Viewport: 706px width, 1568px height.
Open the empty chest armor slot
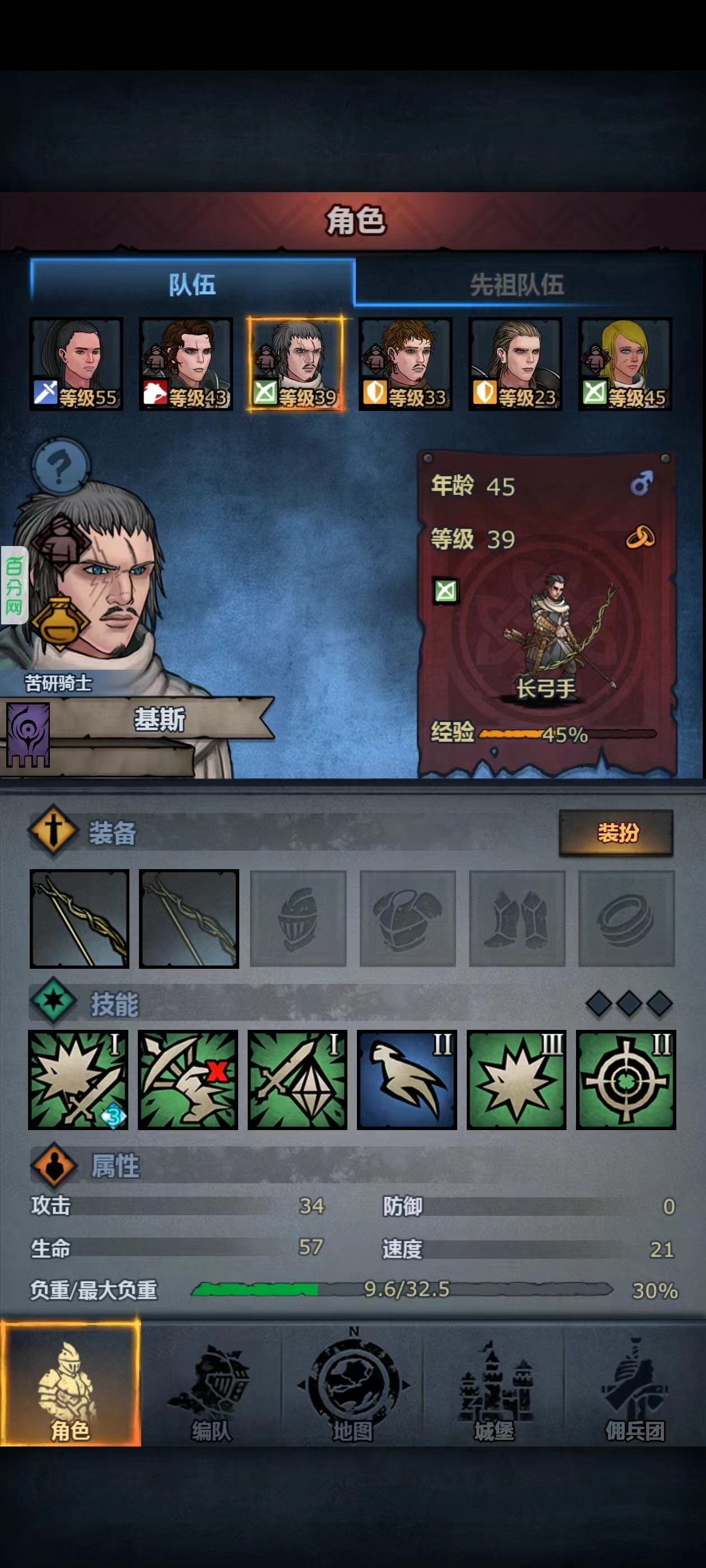[x=407, y=918]
